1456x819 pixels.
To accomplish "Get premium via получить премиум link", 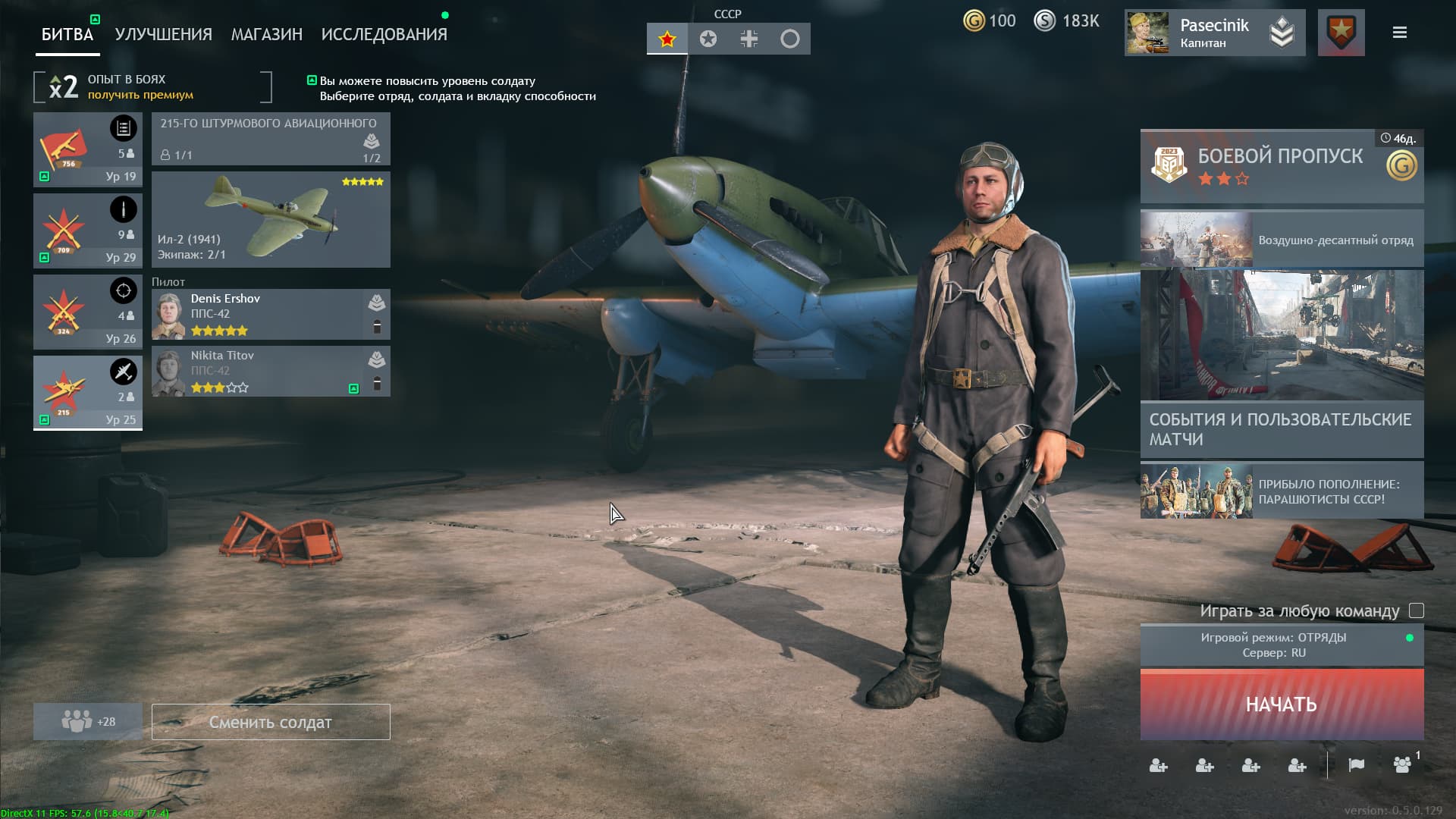I will tap(140, 95).
